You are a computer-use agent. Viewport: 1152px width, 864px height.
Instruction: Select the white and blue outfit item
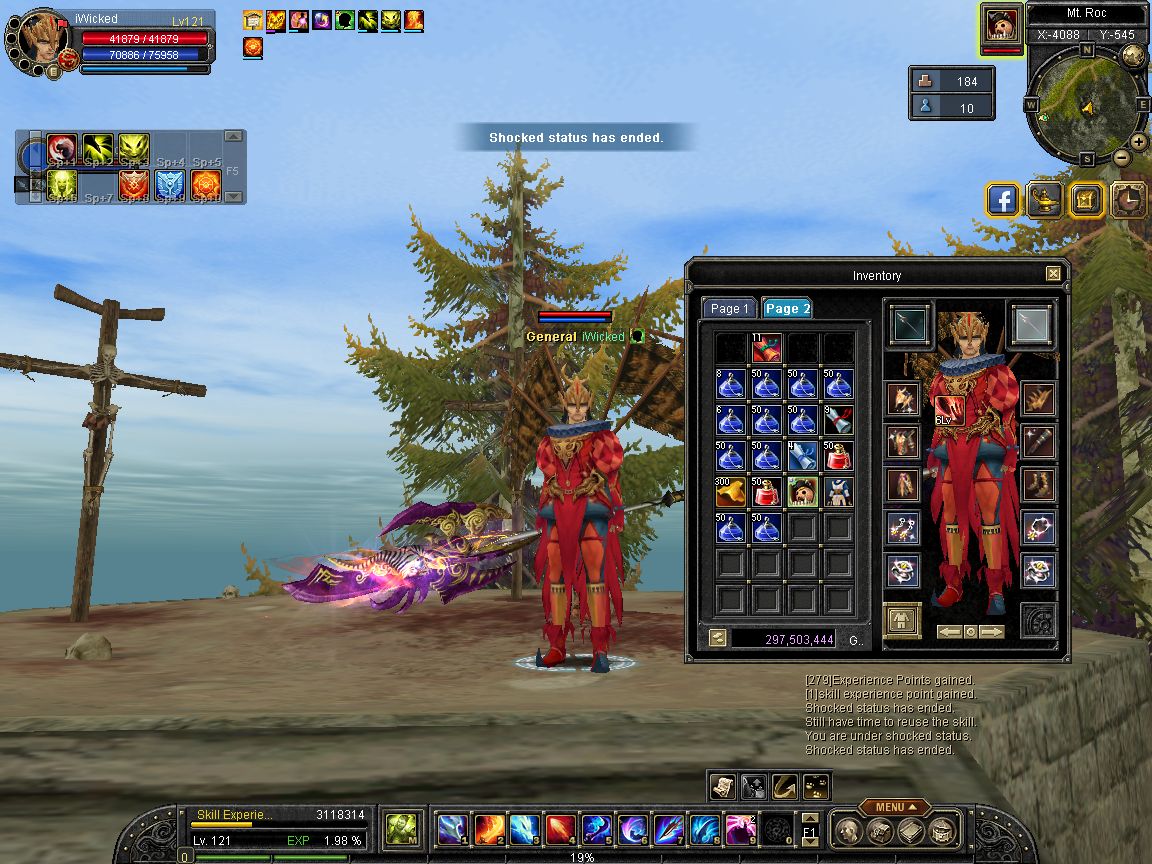point(838,492)
